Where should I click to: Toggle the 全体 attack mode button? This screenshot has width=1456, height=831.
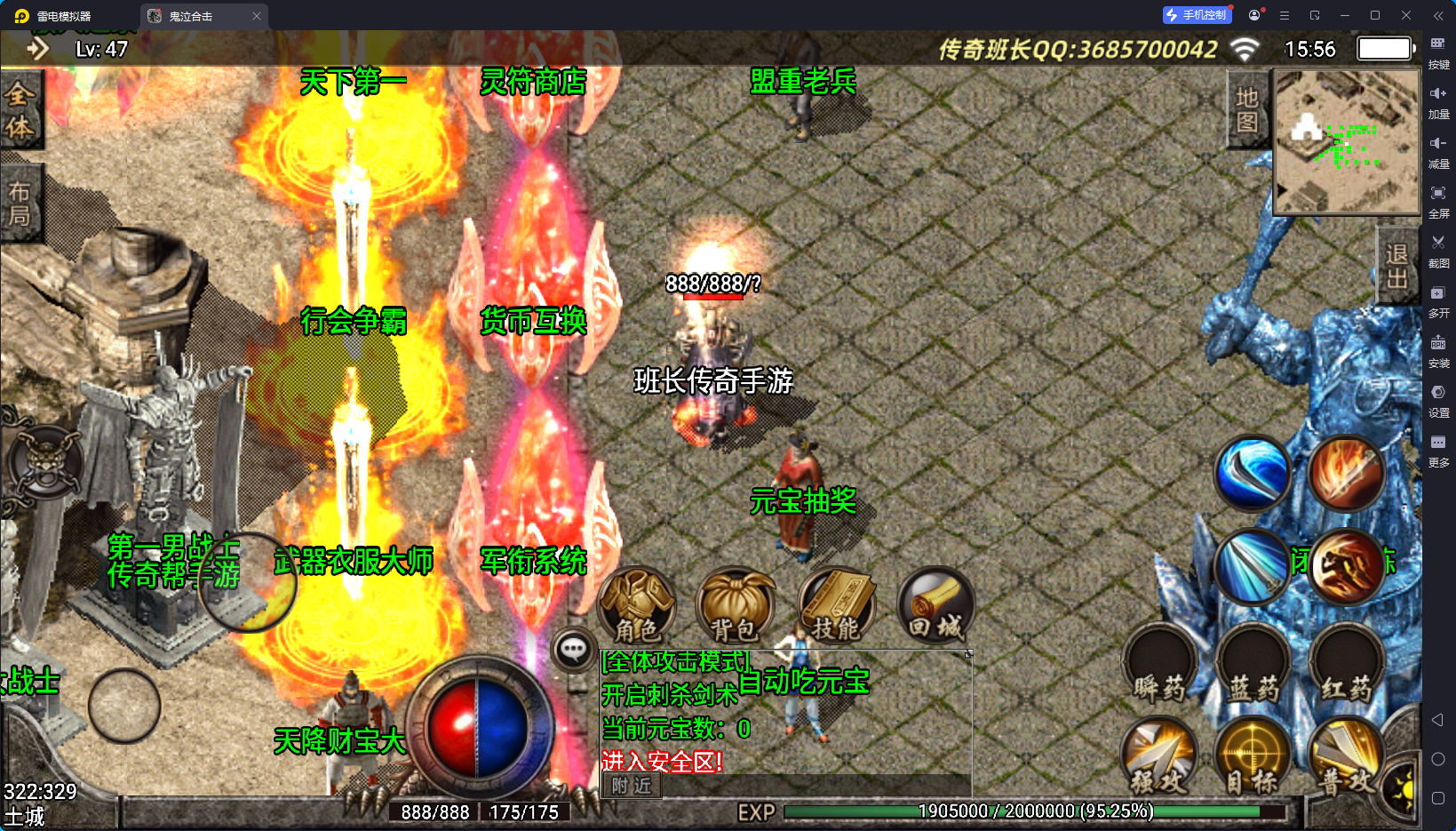[20, 110]
